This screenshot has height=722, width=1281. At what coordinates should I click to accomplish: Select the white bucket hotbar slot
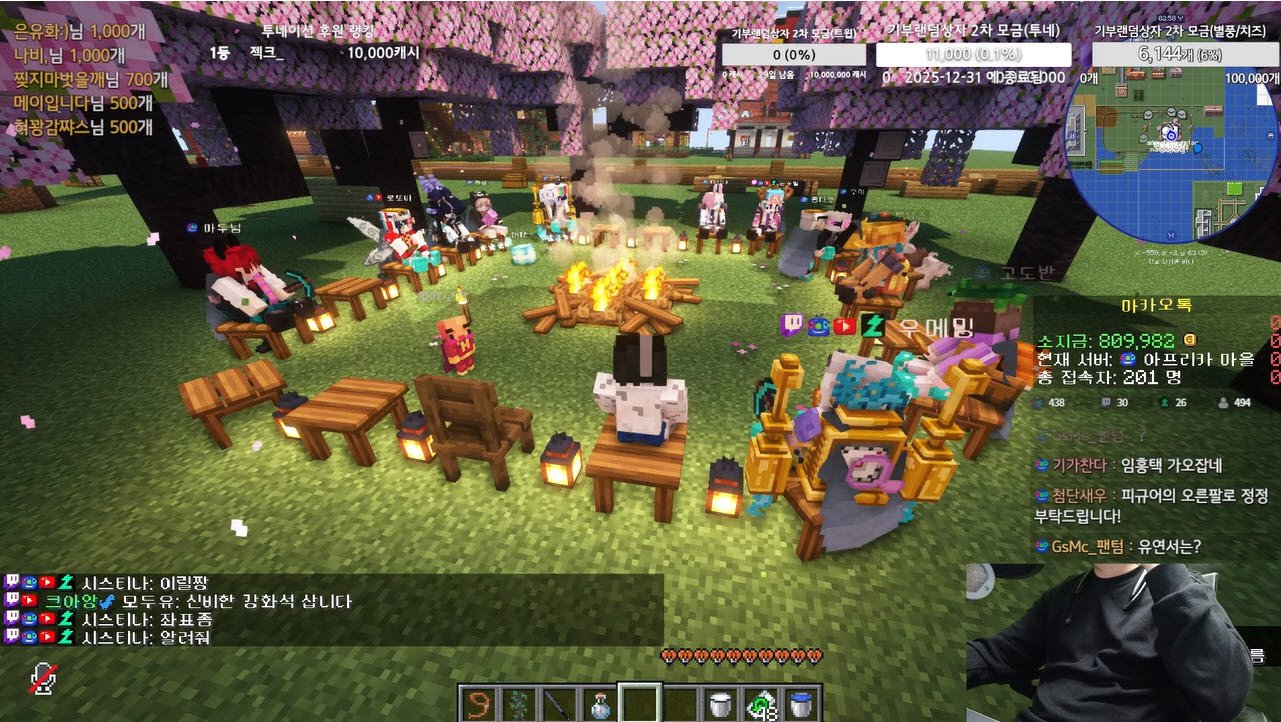coord(721,703)
